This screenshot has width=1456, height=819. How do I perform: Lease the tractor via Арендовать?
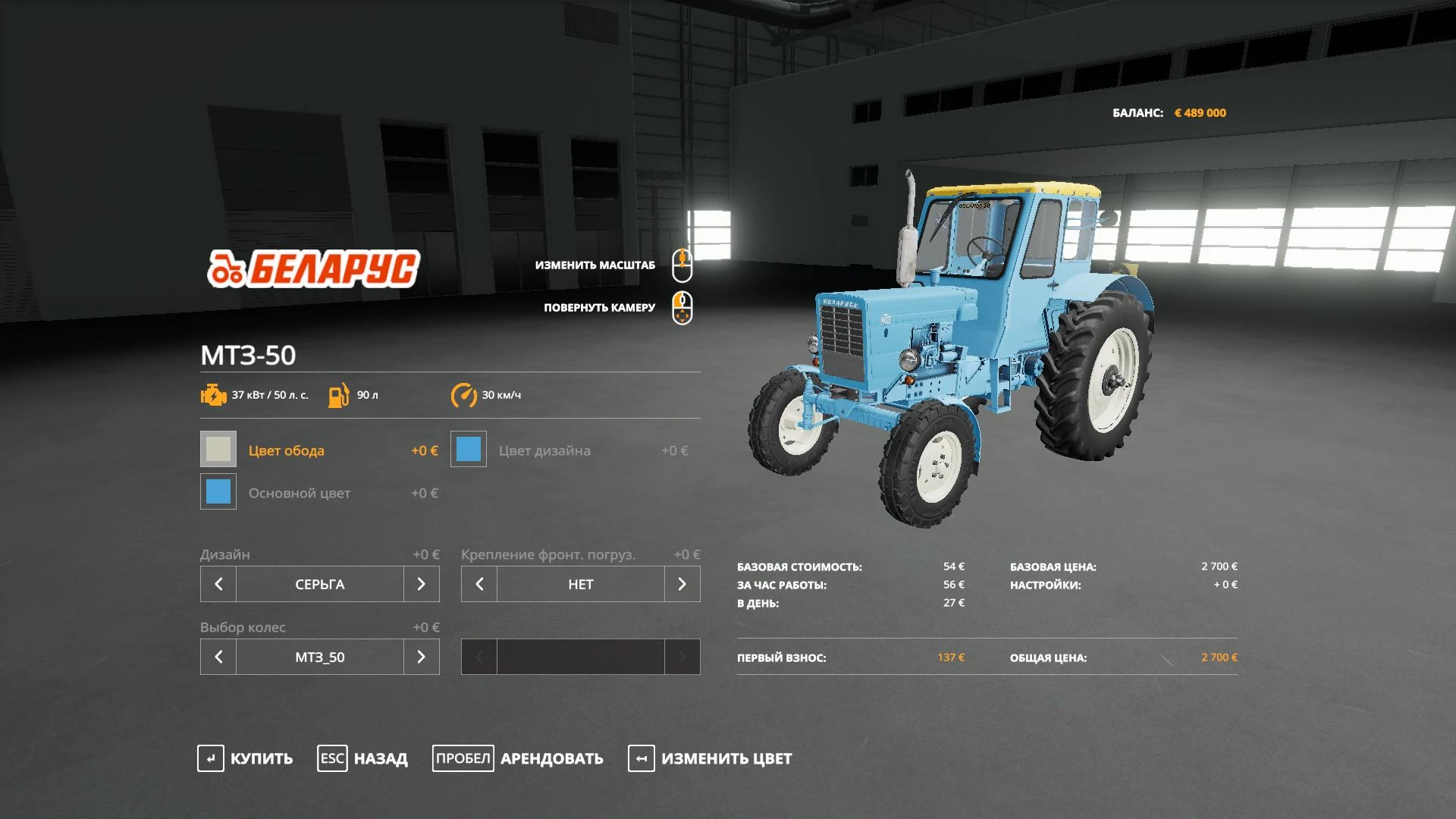click(x=519, y=758)
